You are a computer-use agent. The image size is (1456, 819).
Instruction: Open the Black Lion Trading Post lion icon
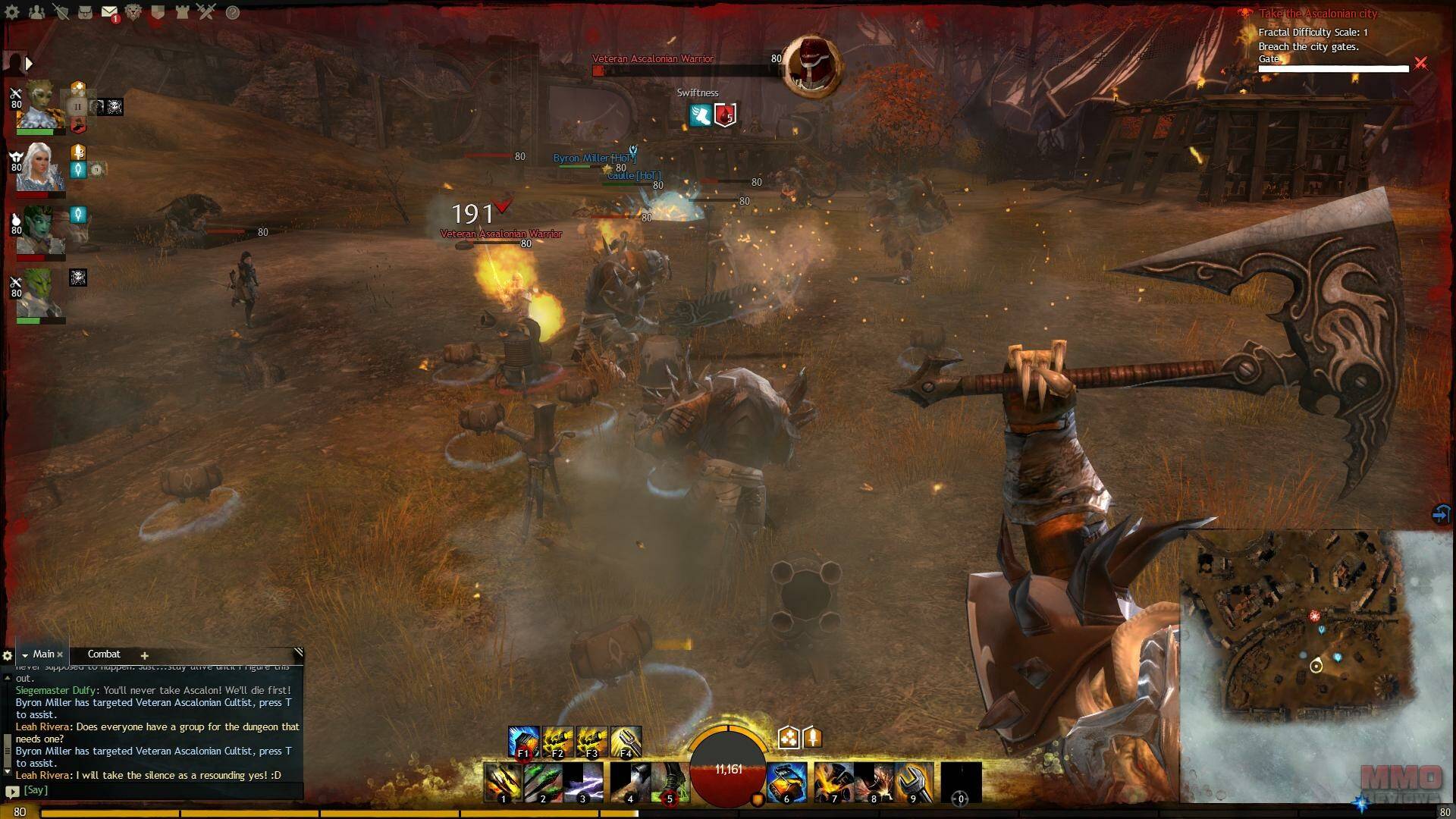133,12
